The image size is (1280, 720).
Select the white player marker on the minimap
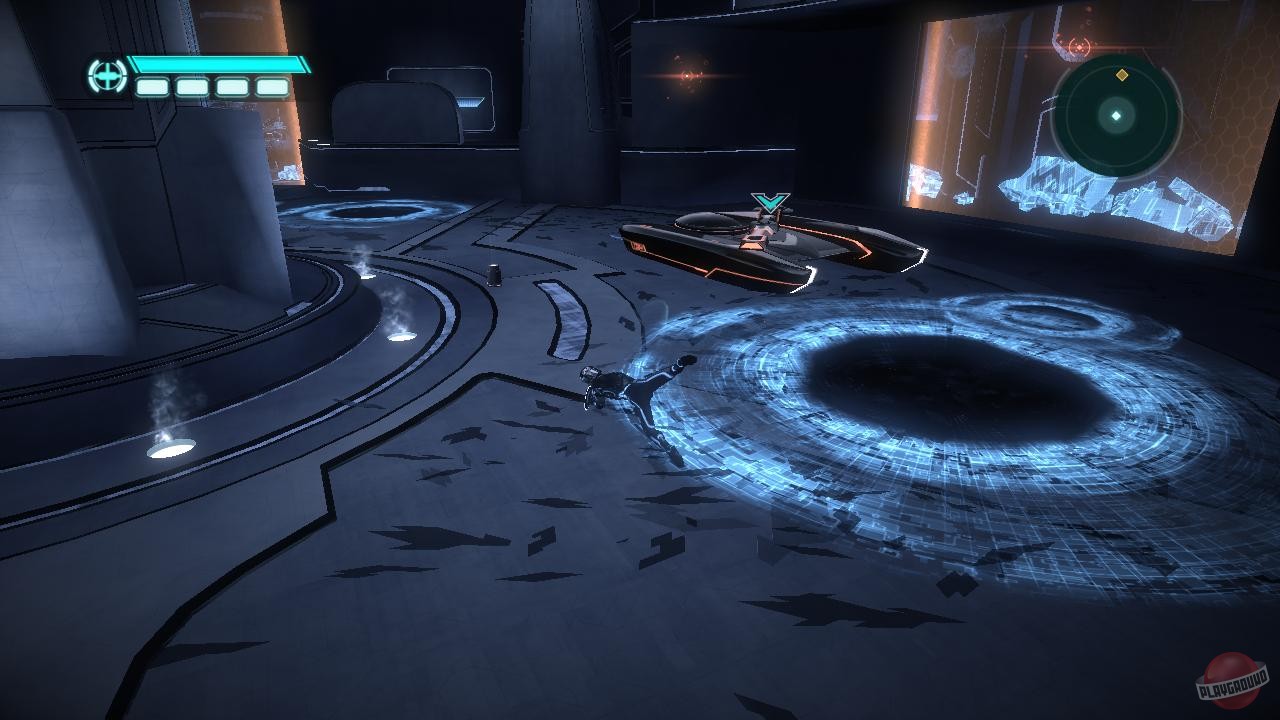coord(1115,115)
